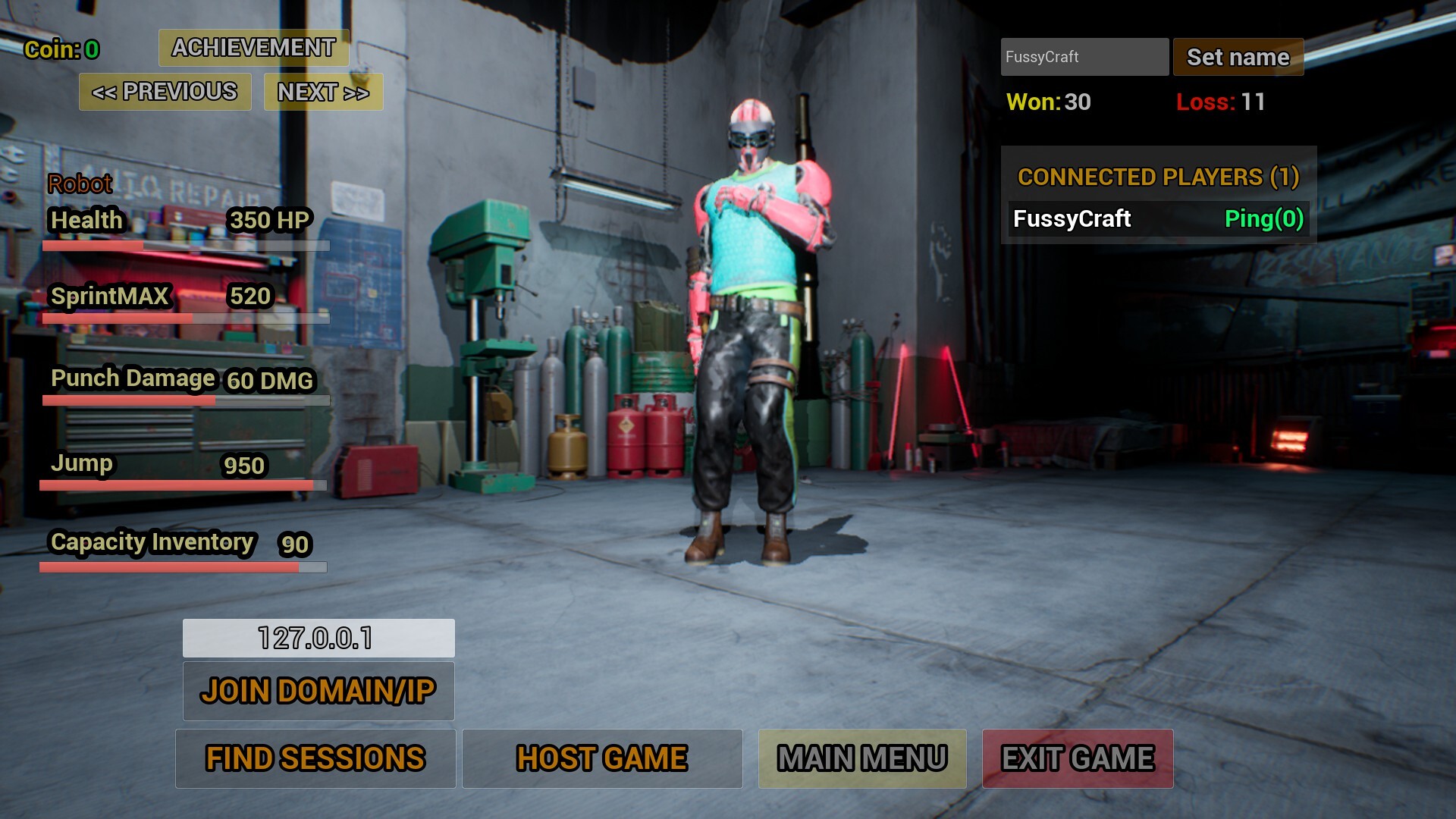The height and width of the screenshot is (819, 1456).
Task: Start hosting with Host Game
Action: pyautogui.click(x=602, y=758)
